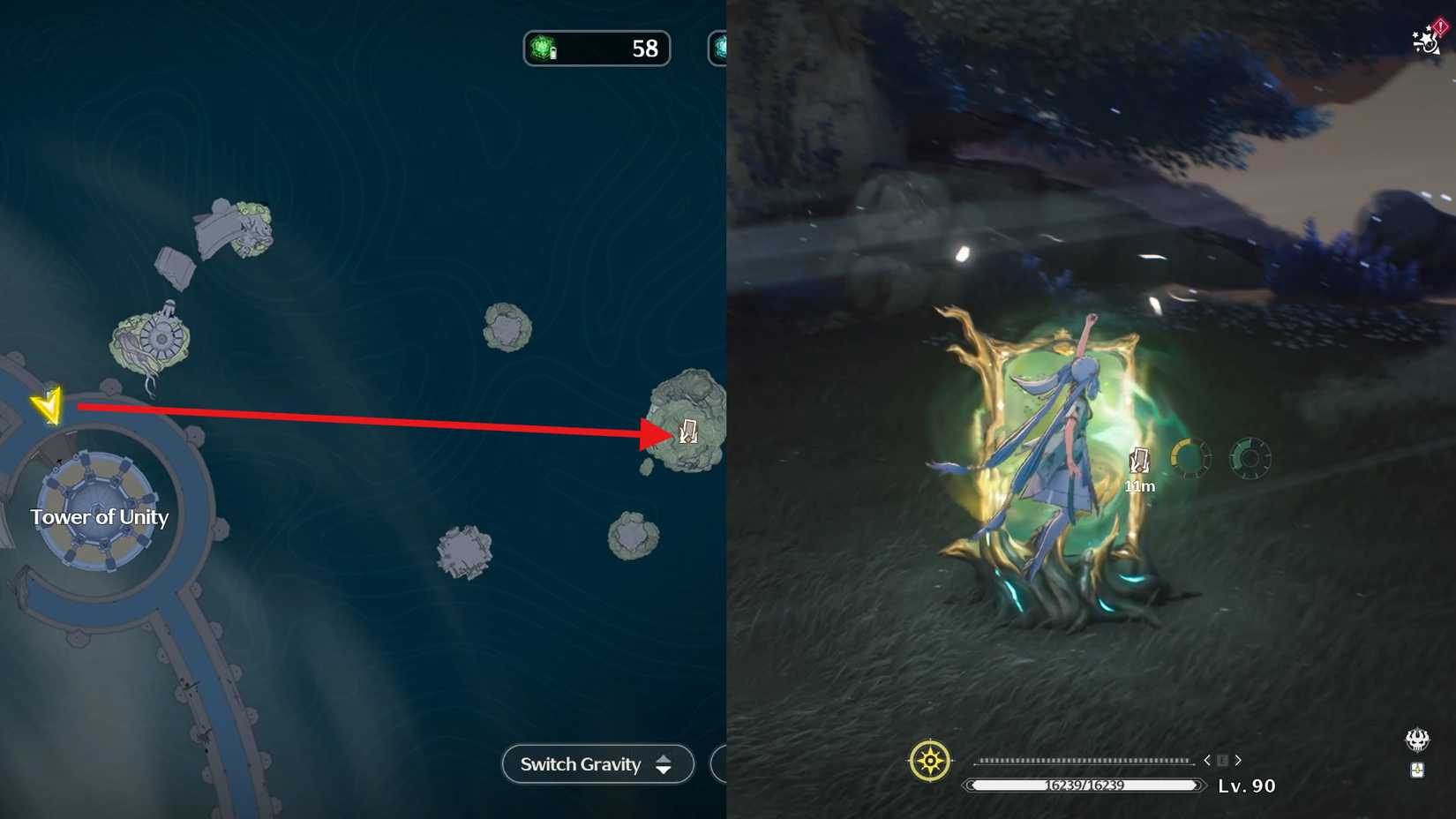Click the right arrow to cycle skills
Viewport: 1456px width, 819px height.
tap(1238, 759)
